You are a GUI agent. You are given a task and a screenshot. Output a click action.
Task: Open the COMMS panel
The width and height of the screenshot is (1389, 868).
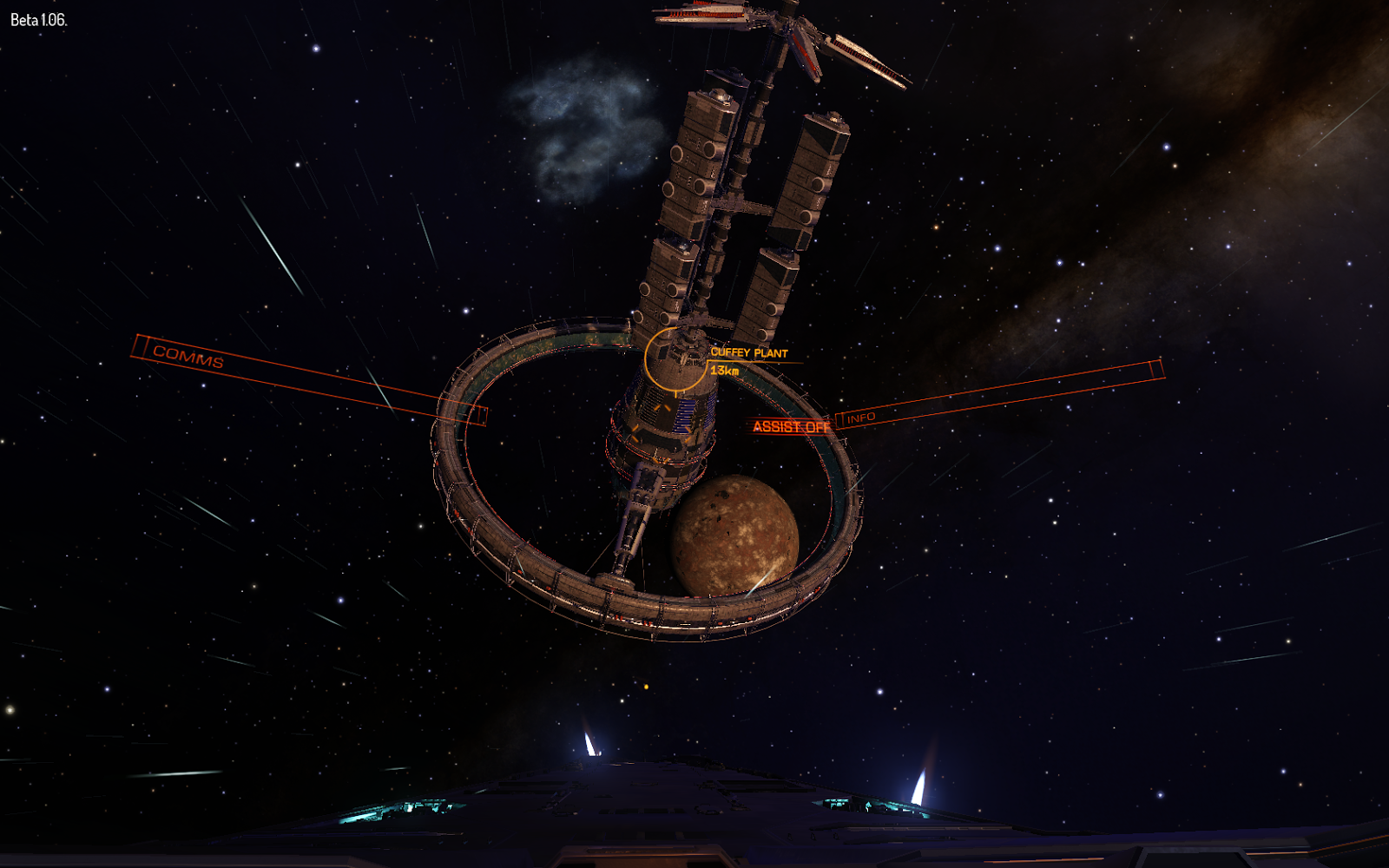[188, 356]
